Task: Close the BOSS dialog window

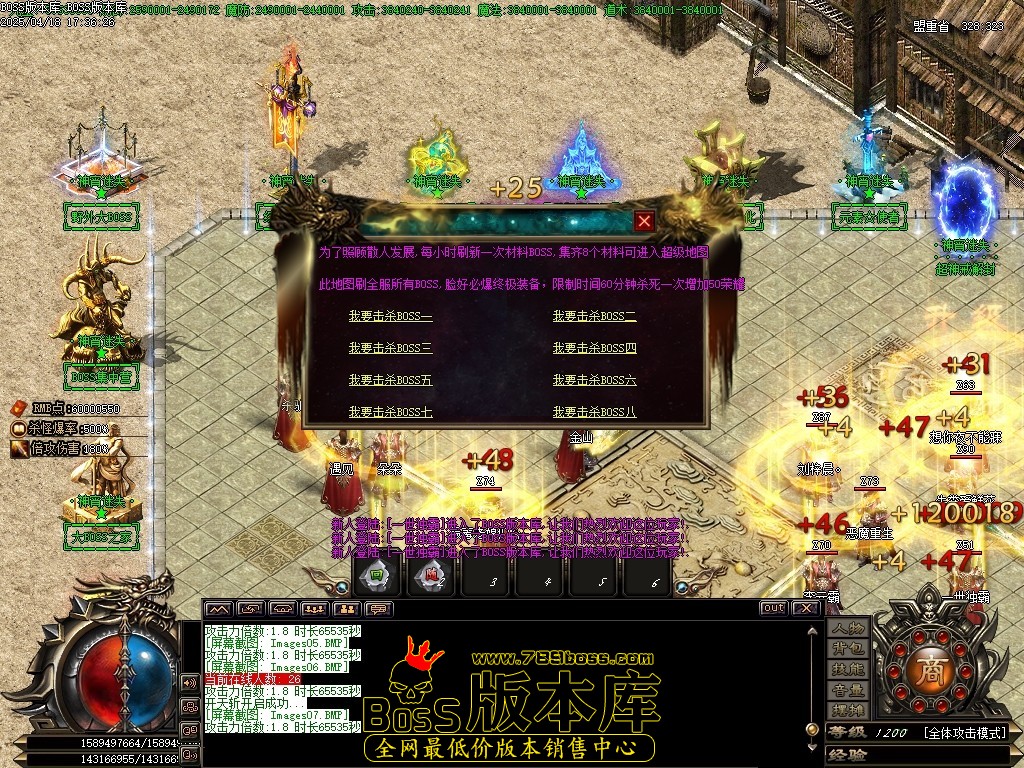Action: click(645, 221)
